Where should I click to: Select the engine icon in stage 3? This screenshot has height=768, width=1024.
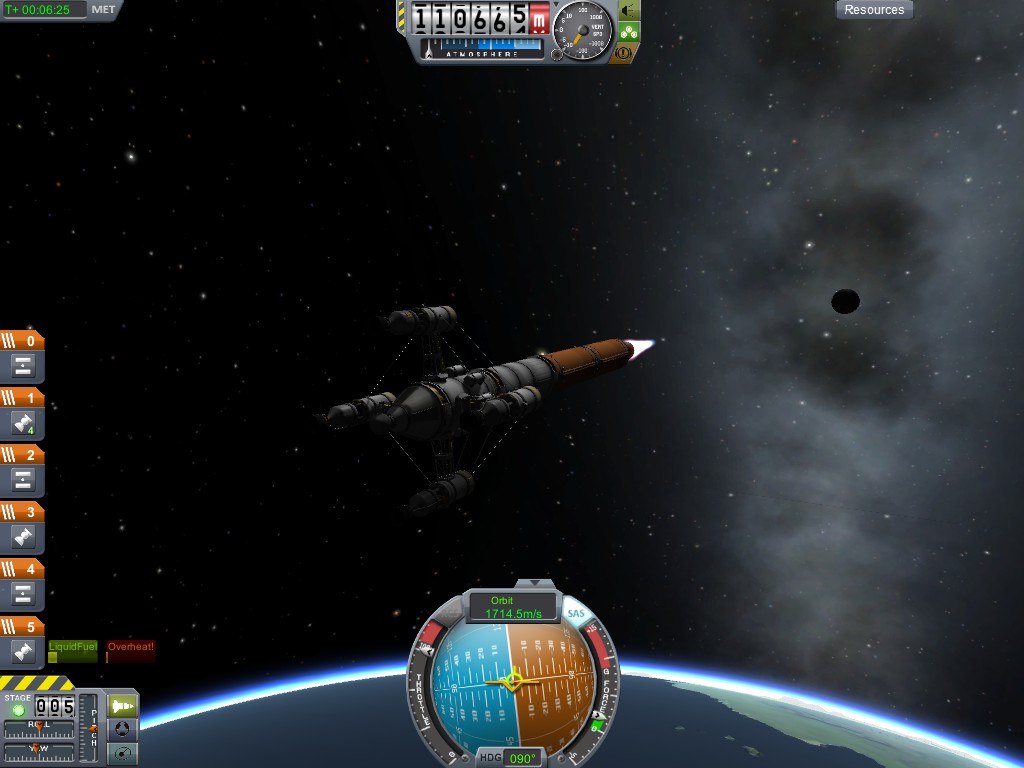(x=24, y=538)
